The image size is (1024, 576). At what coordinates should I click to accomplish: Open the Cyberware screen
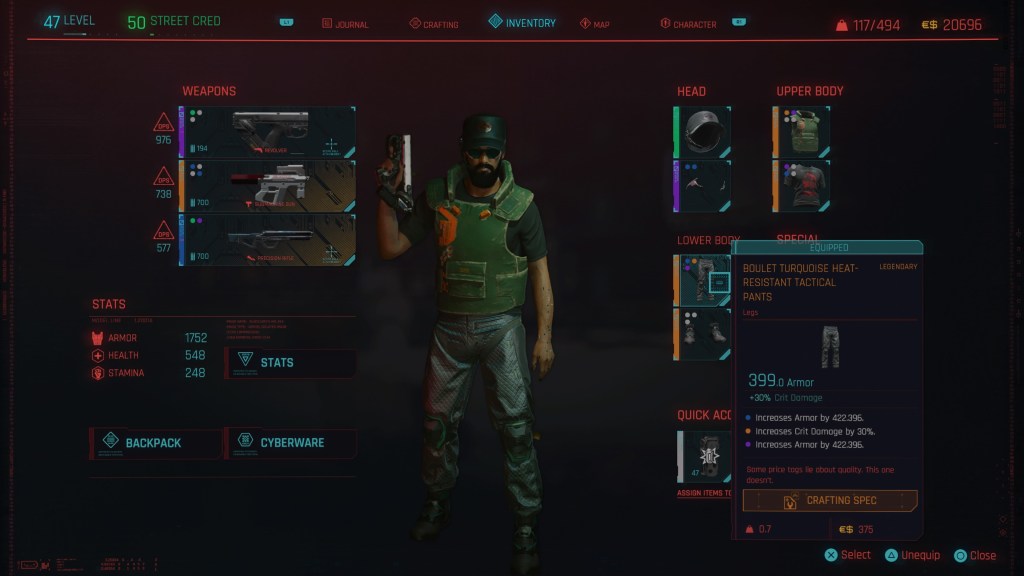(x=290, y=442)
